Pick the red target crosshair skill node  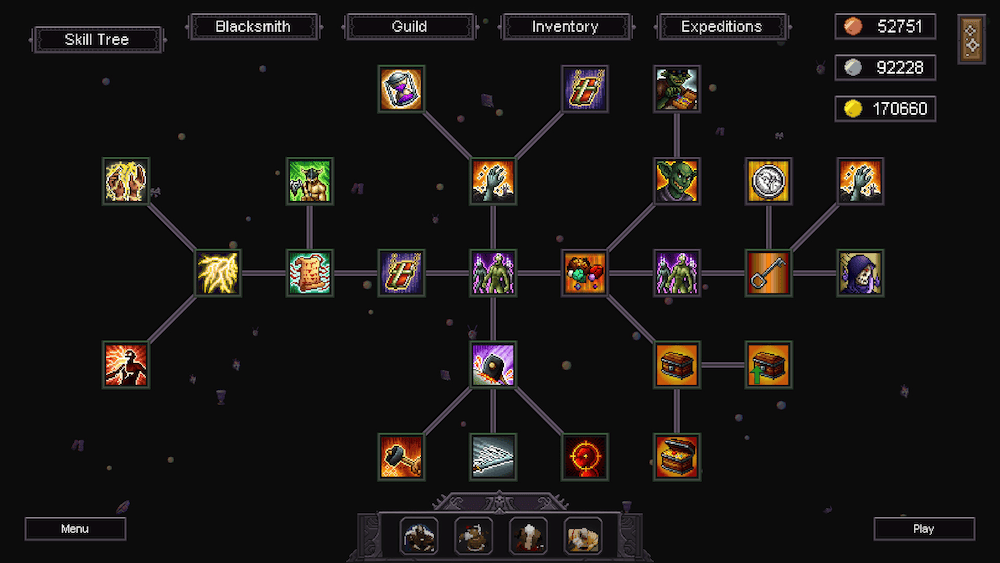click(585, 457)
